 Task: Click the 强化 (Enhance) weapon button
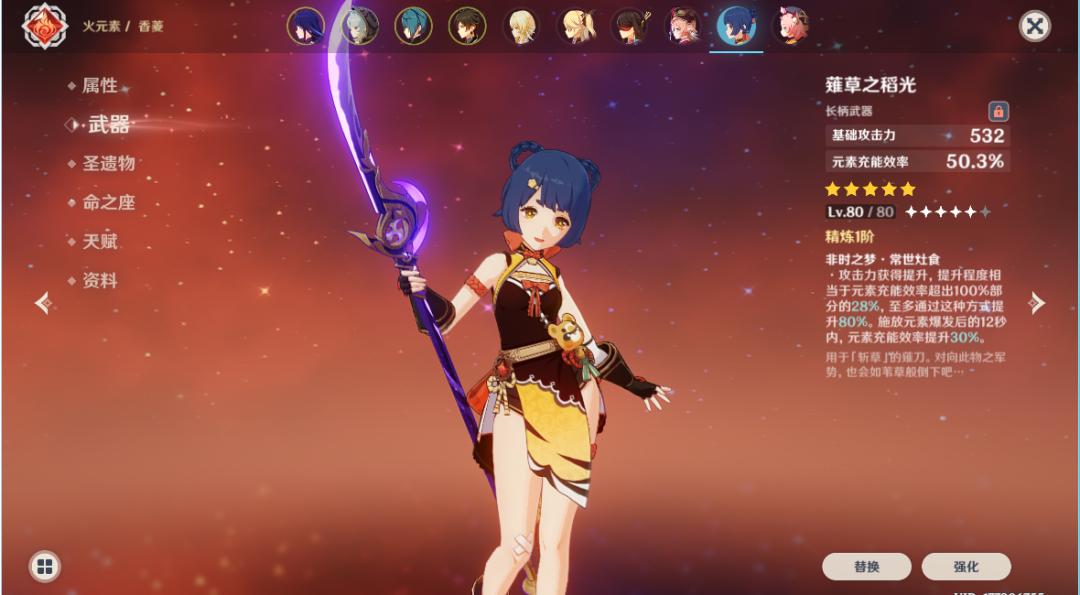click(x=966, y=566)
